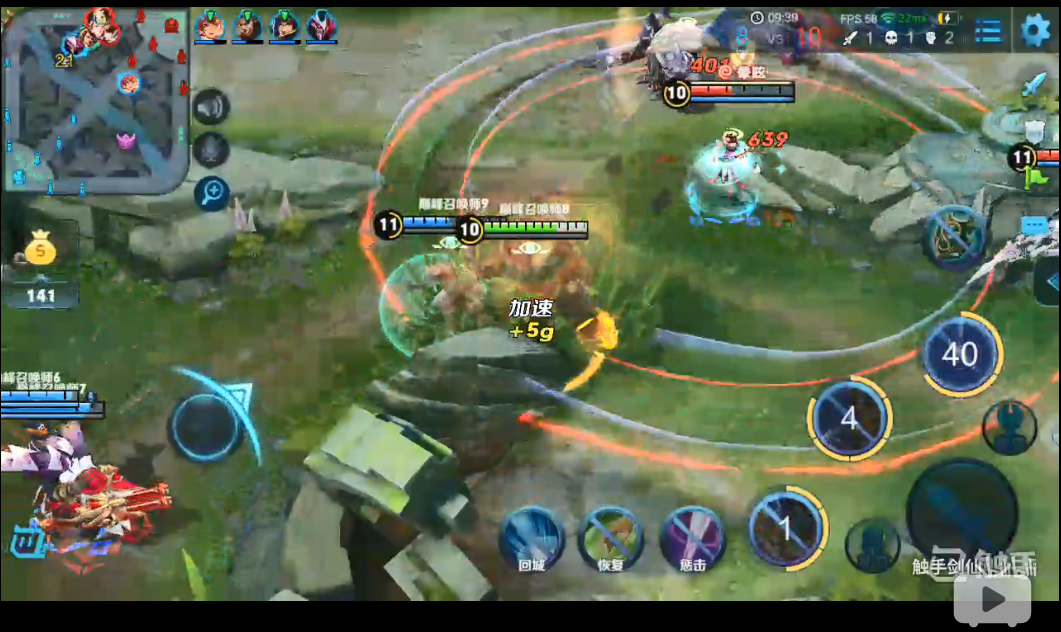Toggle the speaker voice chat button
1061x632 pixels.
(211, 106)
